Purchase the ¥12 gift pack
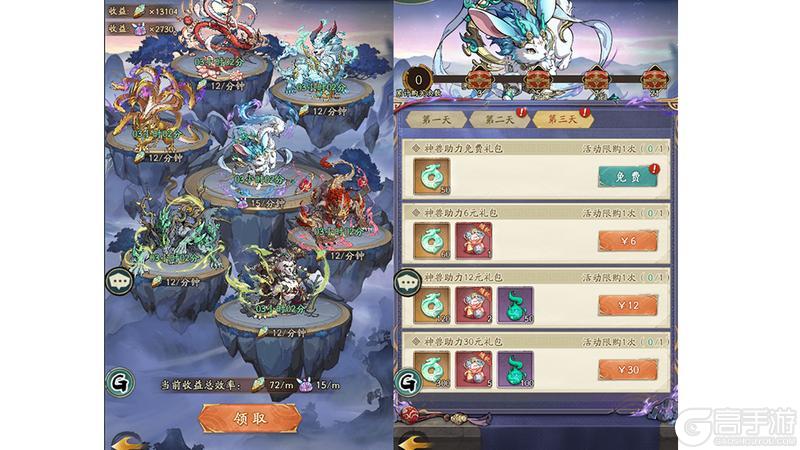Viewport: 800px width, 450px height. coord(628,305)
